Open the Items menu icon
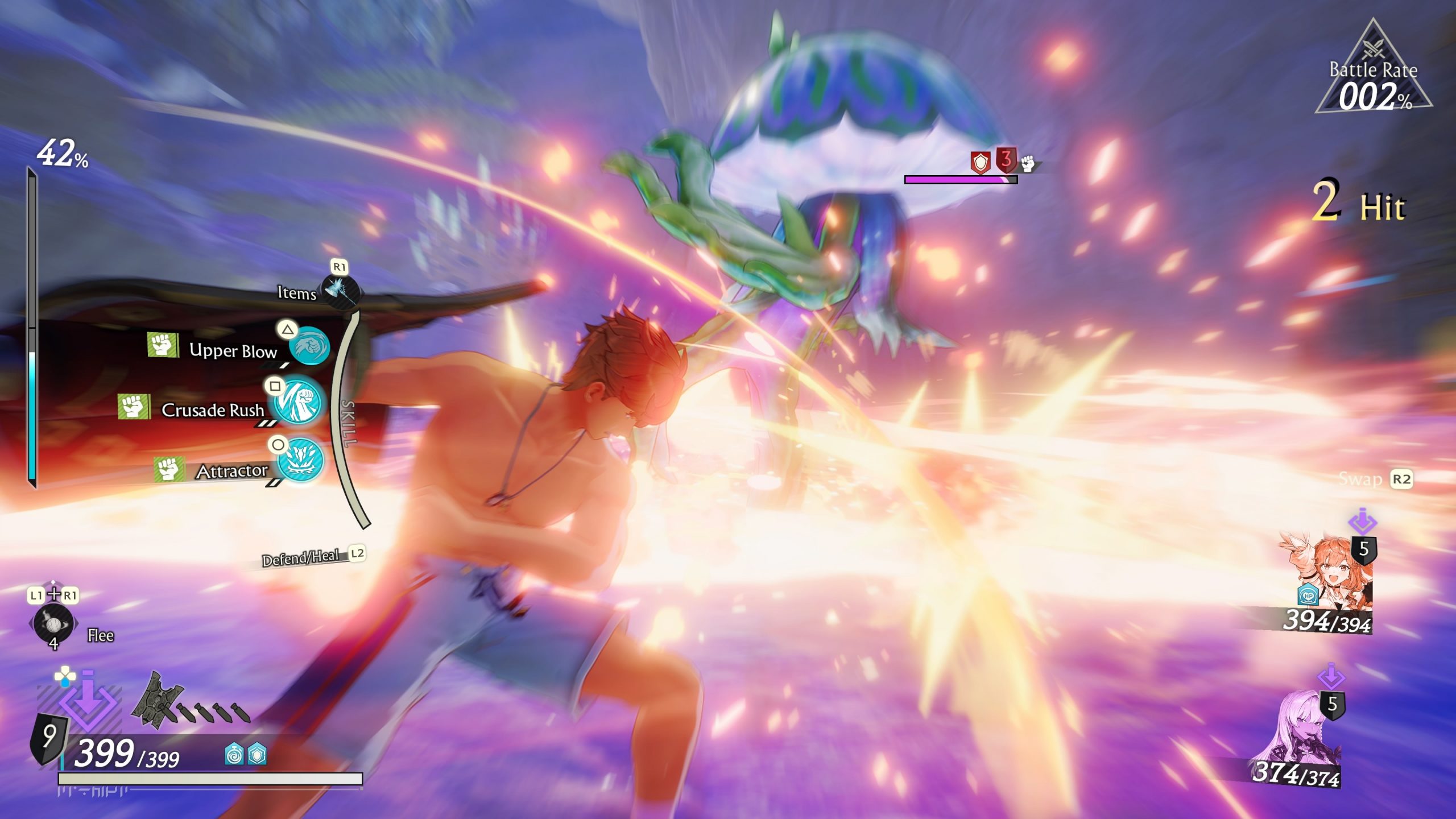 (340, 291)
